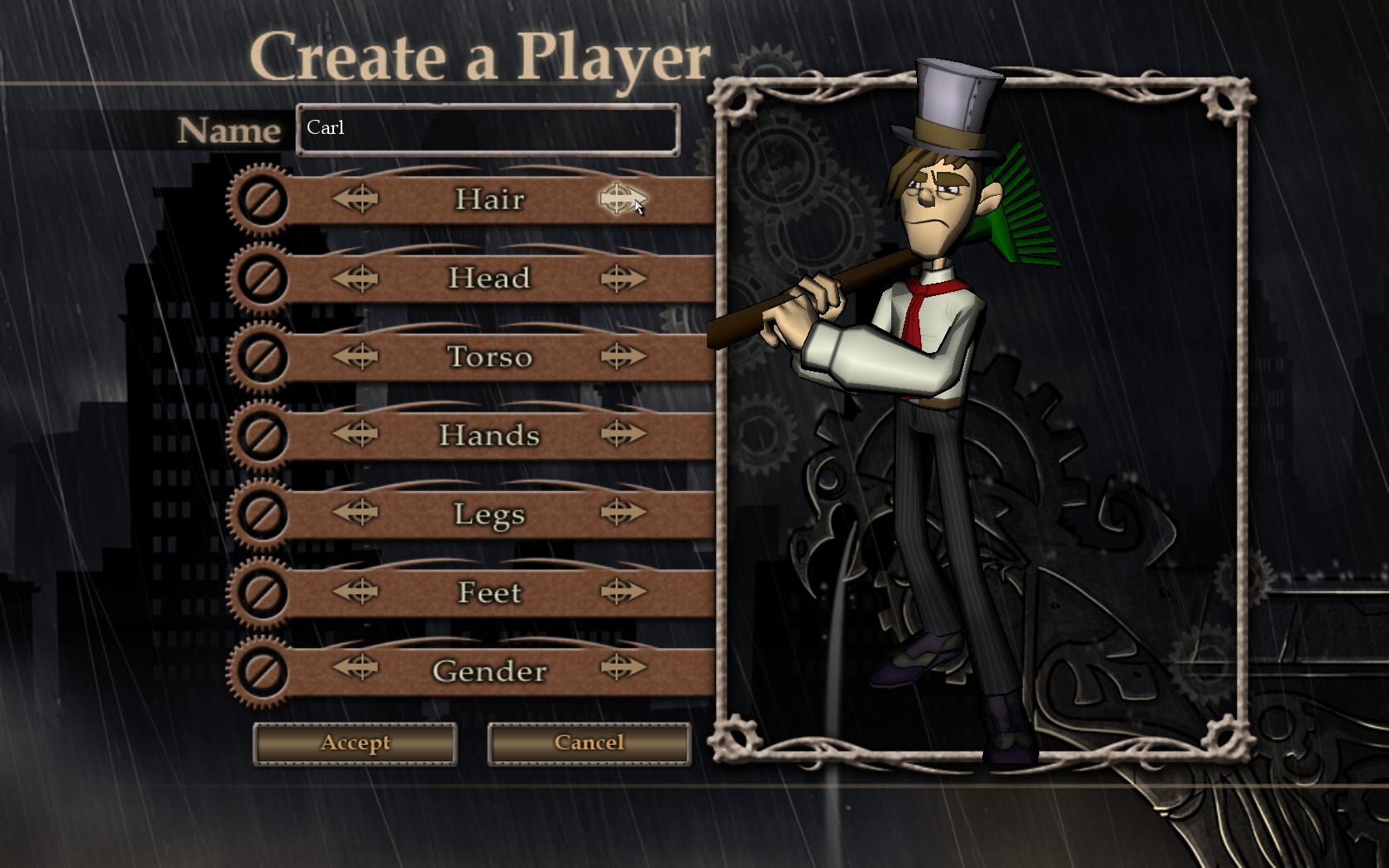This screenshot has height=868, width=1389.
Task: Accept the created player
Action: click(355, 743)
